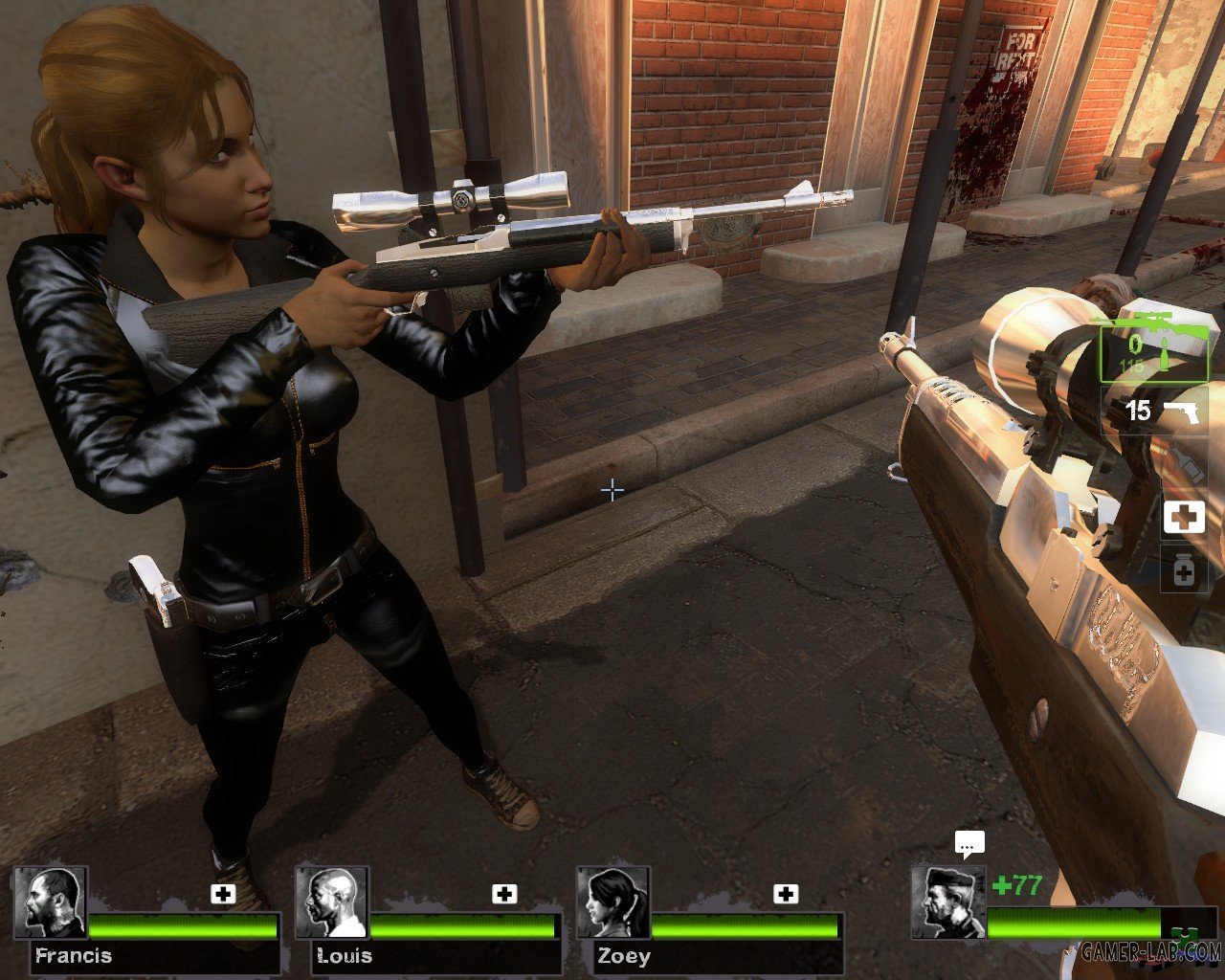This screenshot has width=1225, height=980.
Task: Click Louis's teammate portrait
Action: [x=331, y=902]
